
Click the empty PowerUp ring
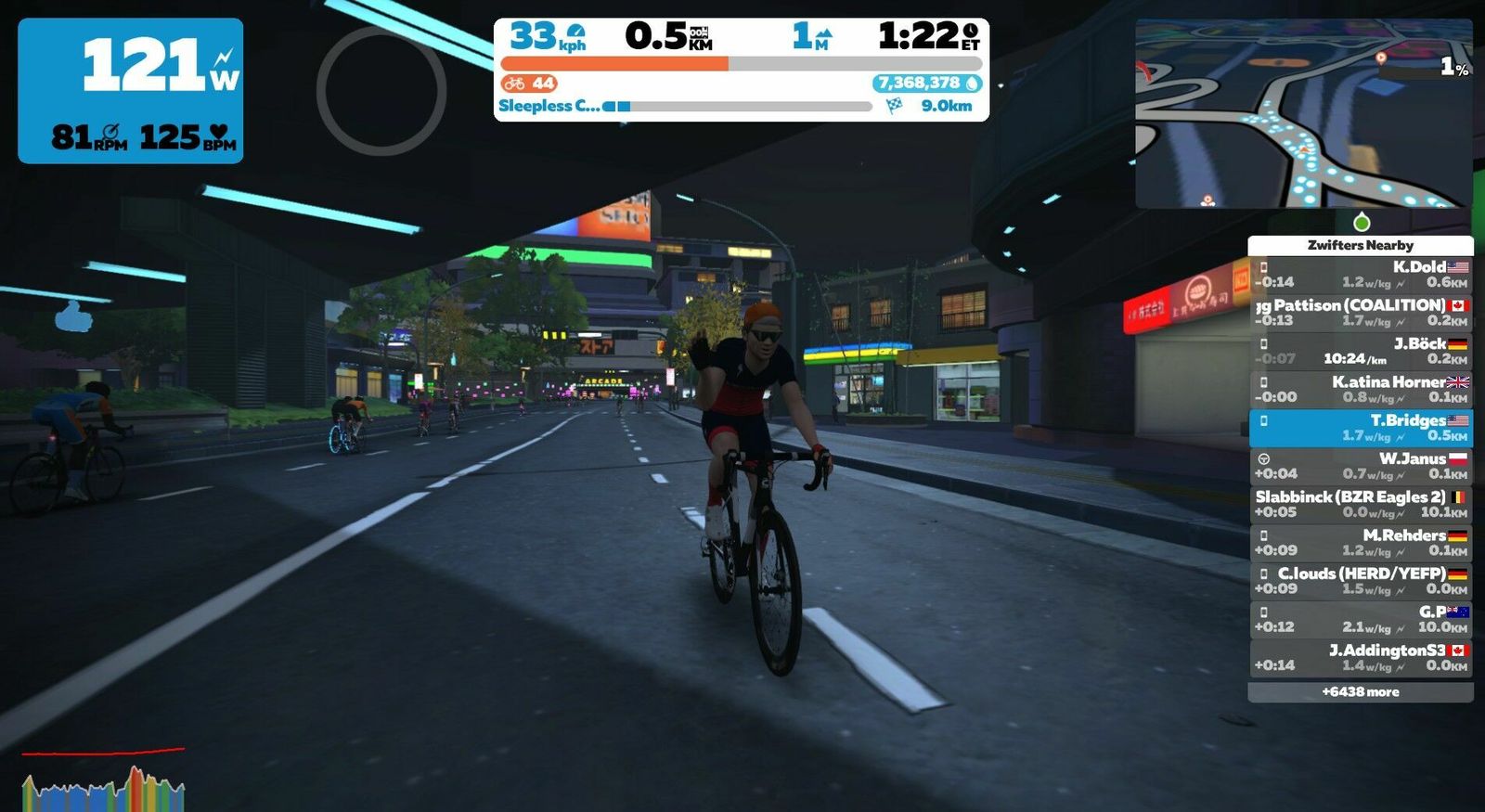click(381, 90)
